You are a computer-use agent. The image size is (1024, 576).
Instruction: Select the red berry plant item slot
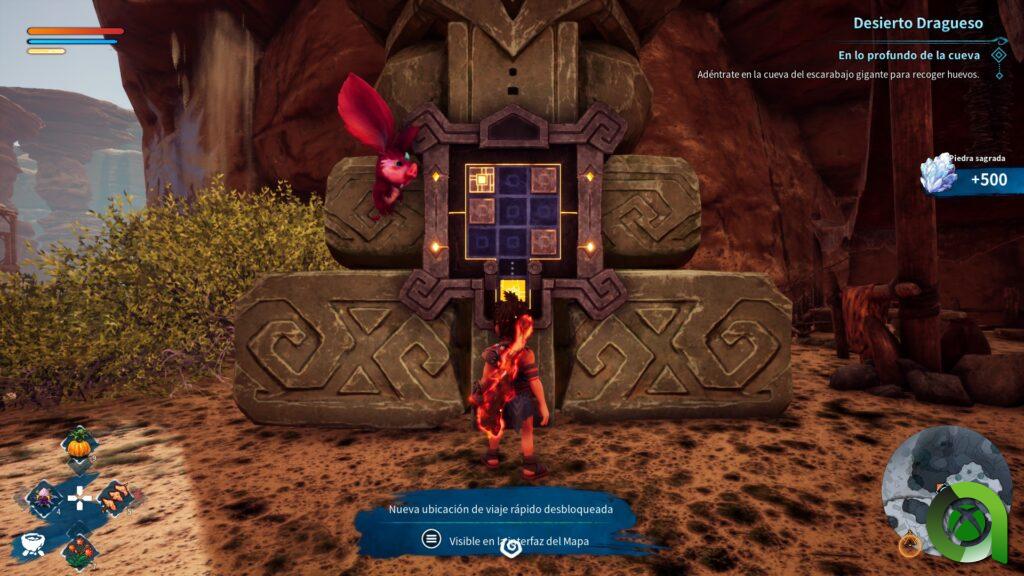point(79,548)
